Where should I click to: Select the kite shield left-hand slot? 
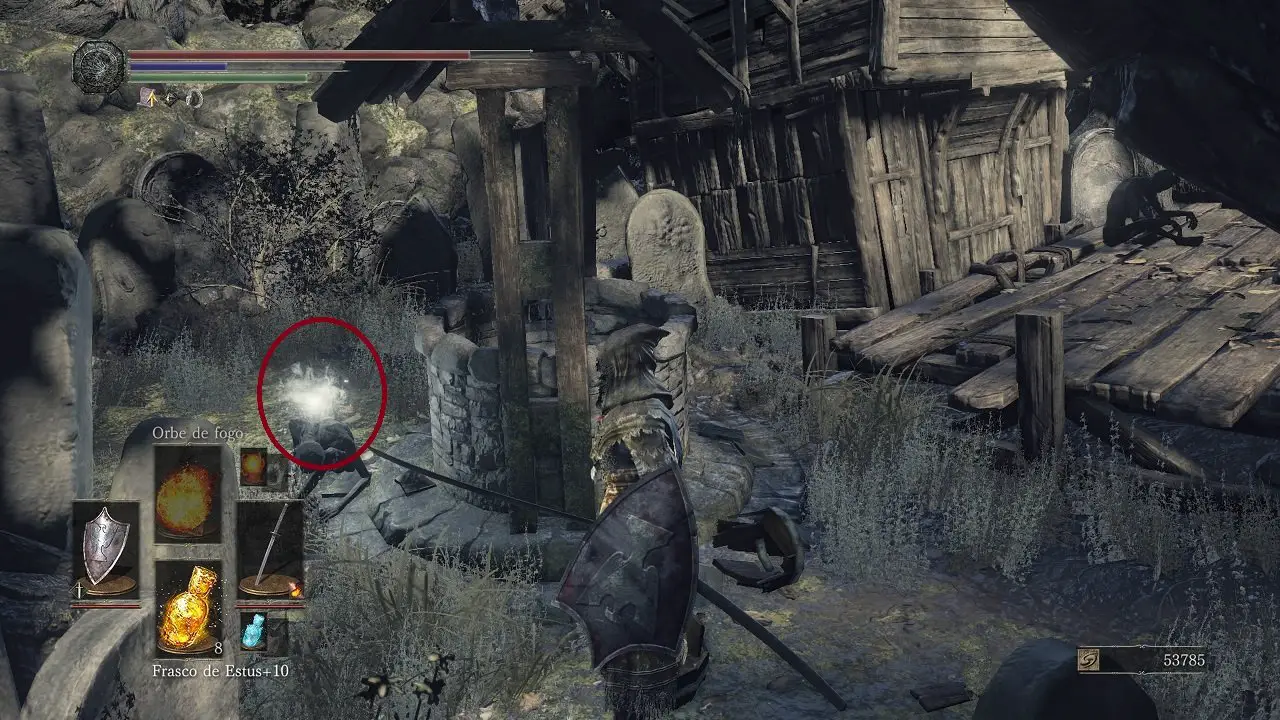pyautogui.click(x=105, y=550)
